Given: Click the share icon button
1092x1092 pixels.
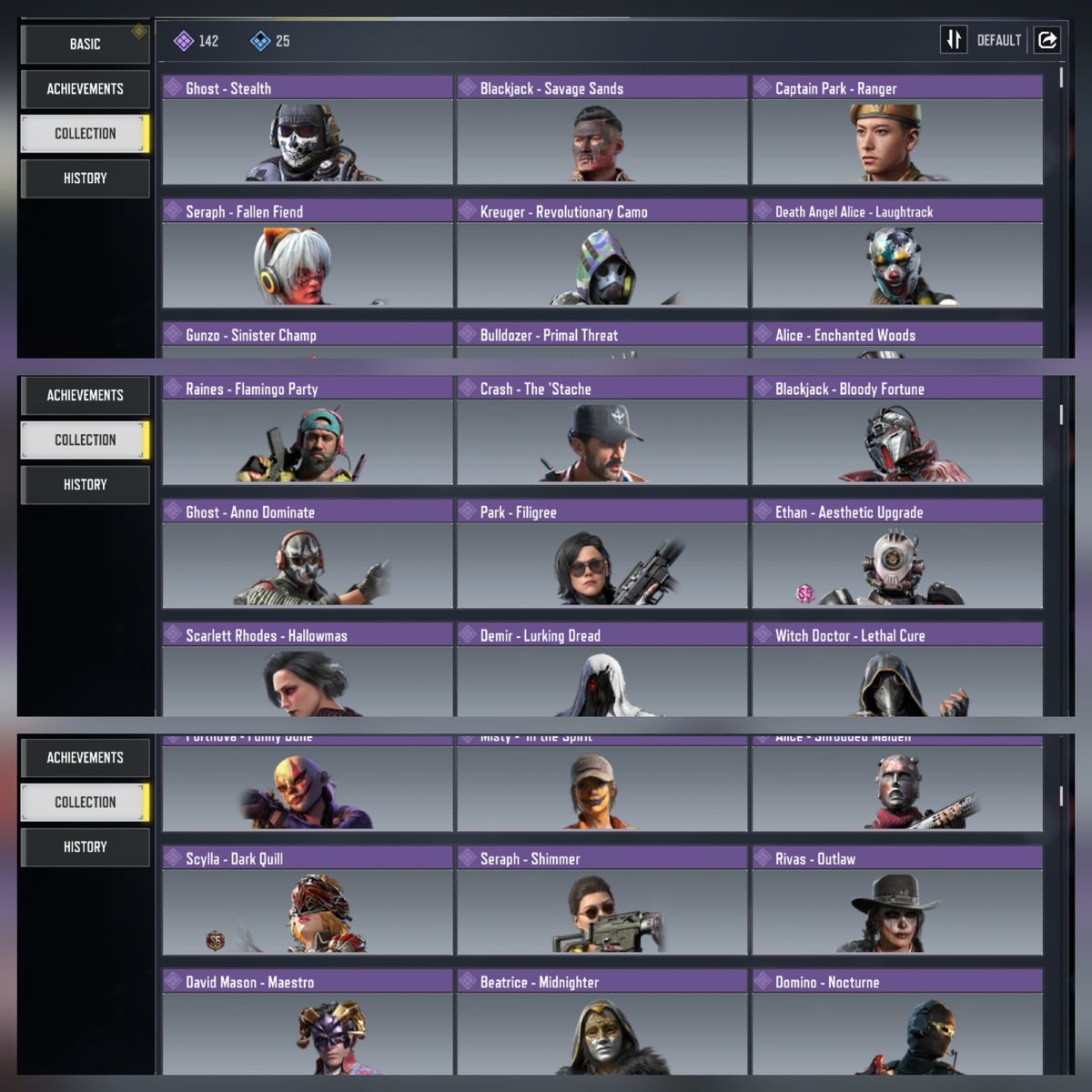Looking at the screenshot, I should 1047,40.
